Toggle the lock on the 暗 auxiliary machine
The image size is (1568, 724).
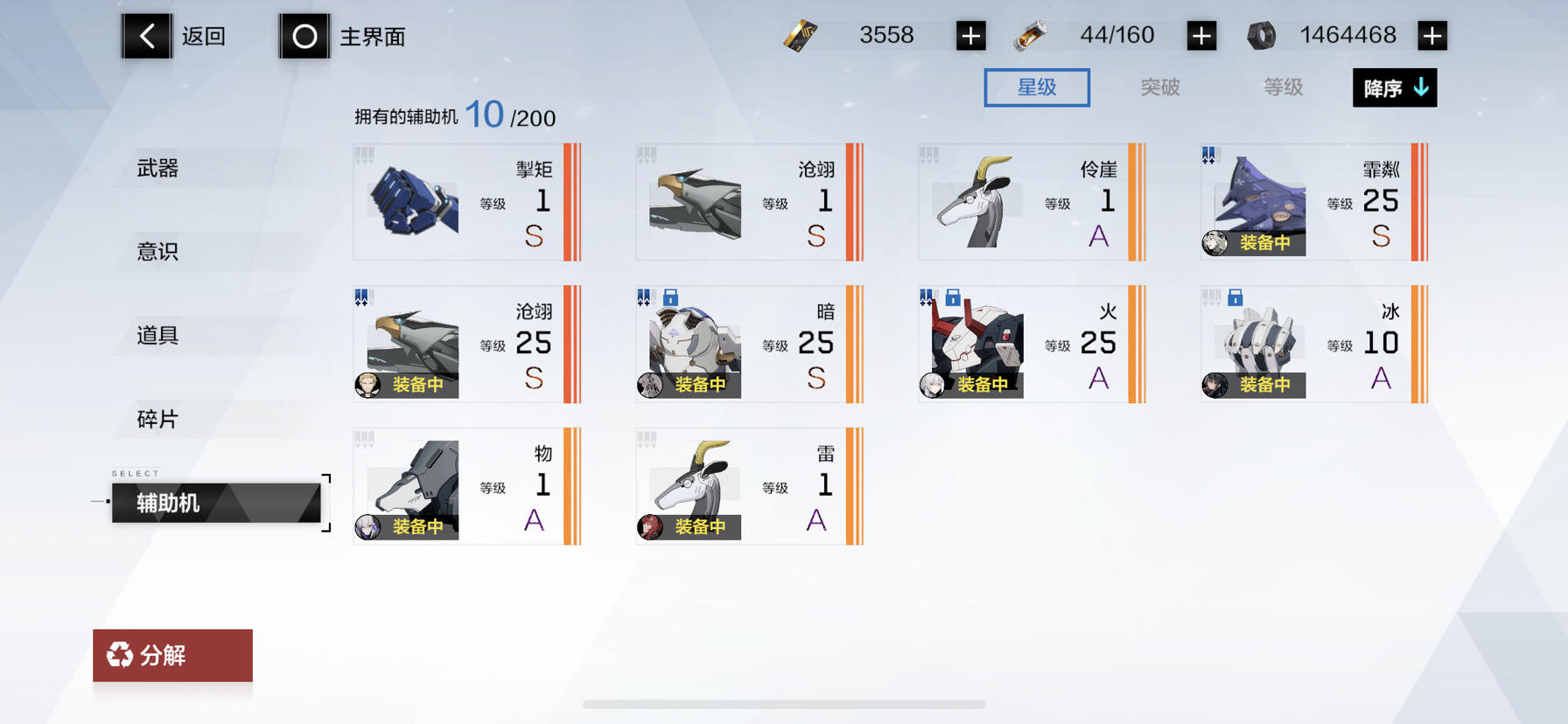tap(670, 297)
